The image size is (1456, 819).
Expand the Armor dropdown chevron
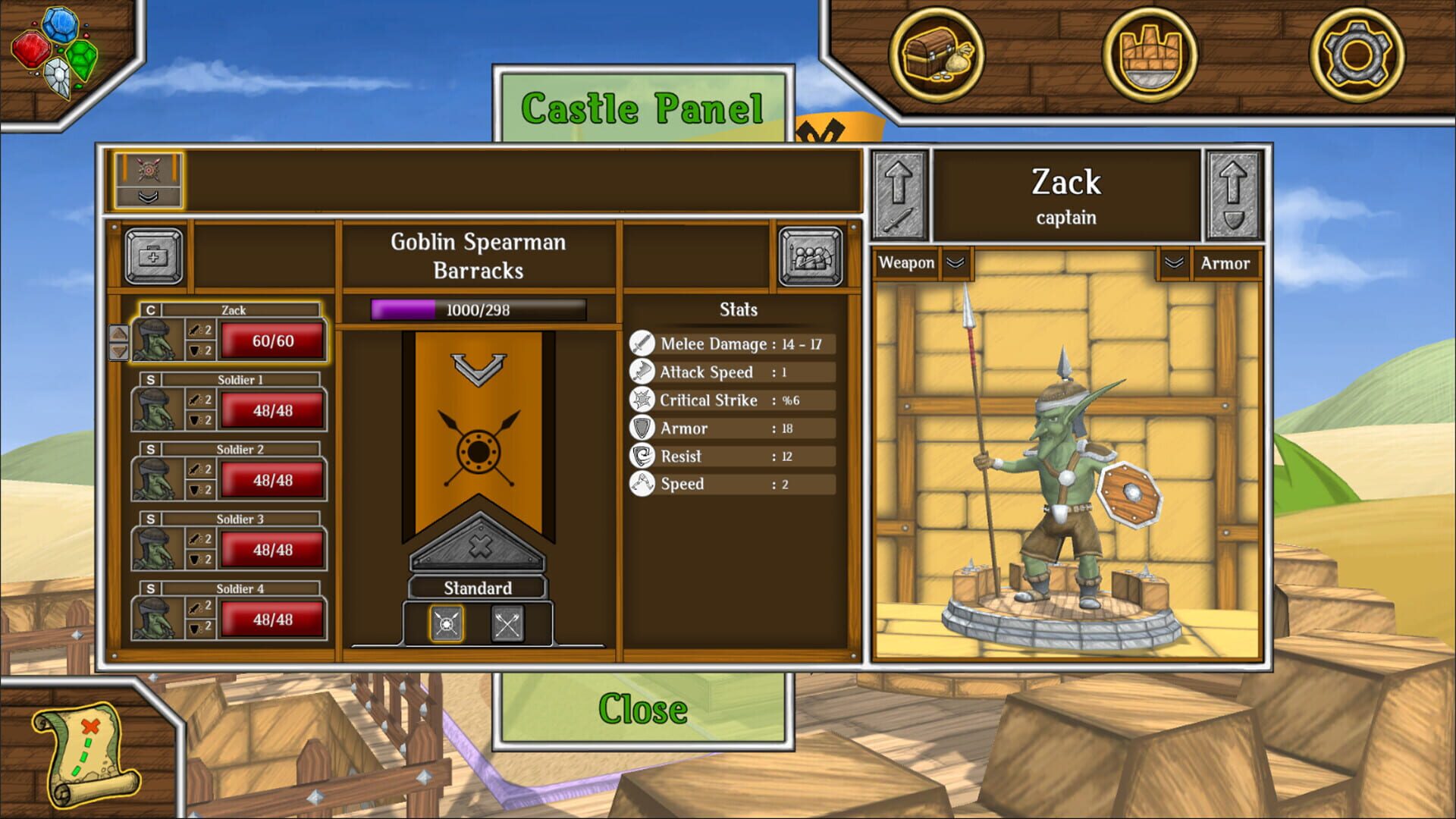(1175, 263)
